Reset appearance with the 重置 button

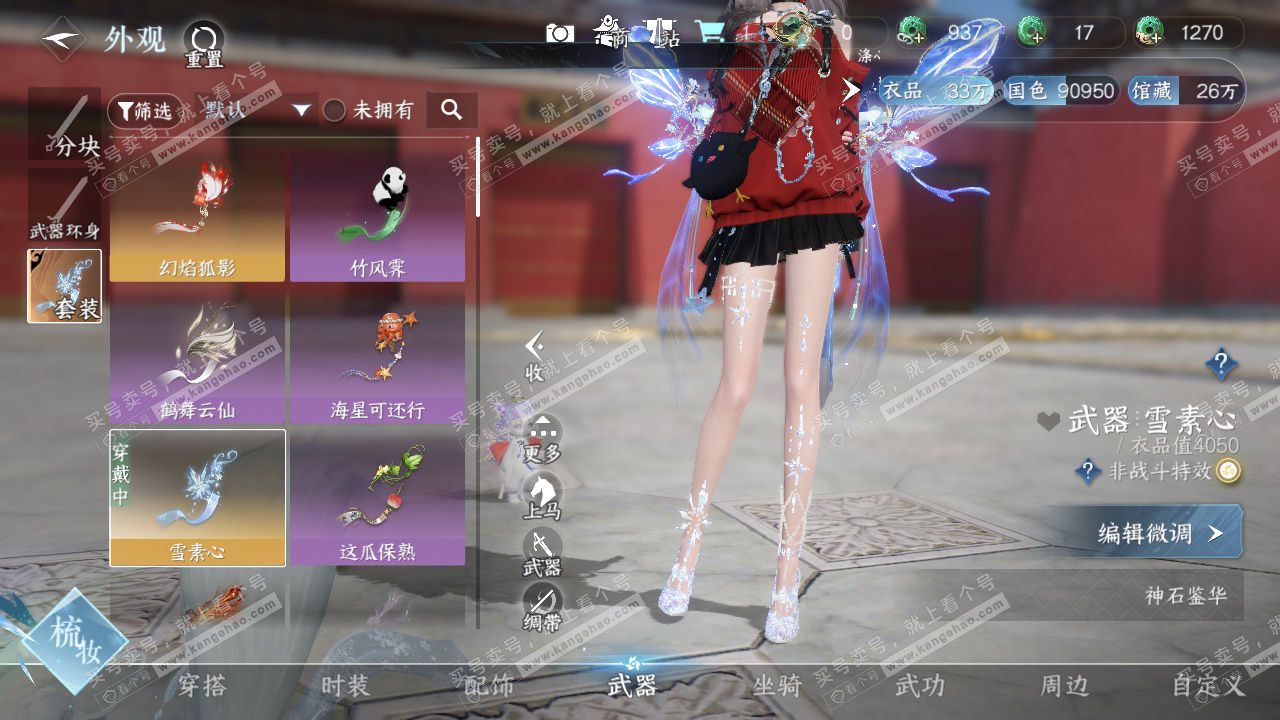pos(203,44)
